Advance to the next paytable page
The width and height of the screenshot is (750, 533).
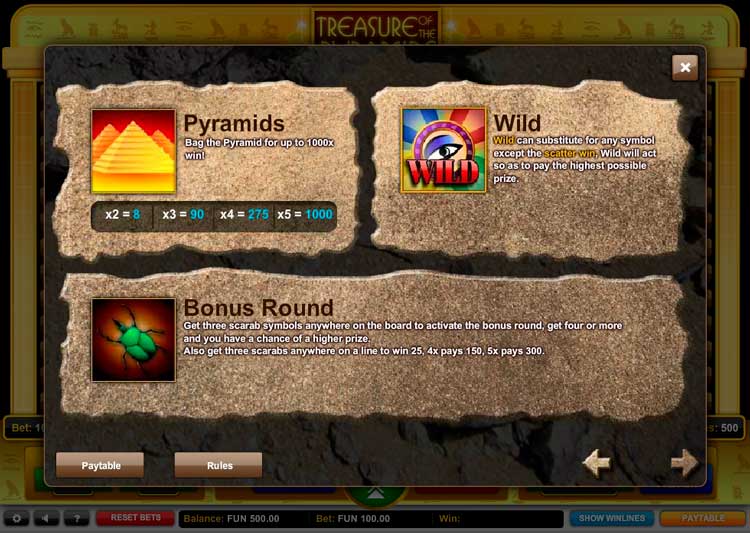pyautogui.click(x=684, y=463)
